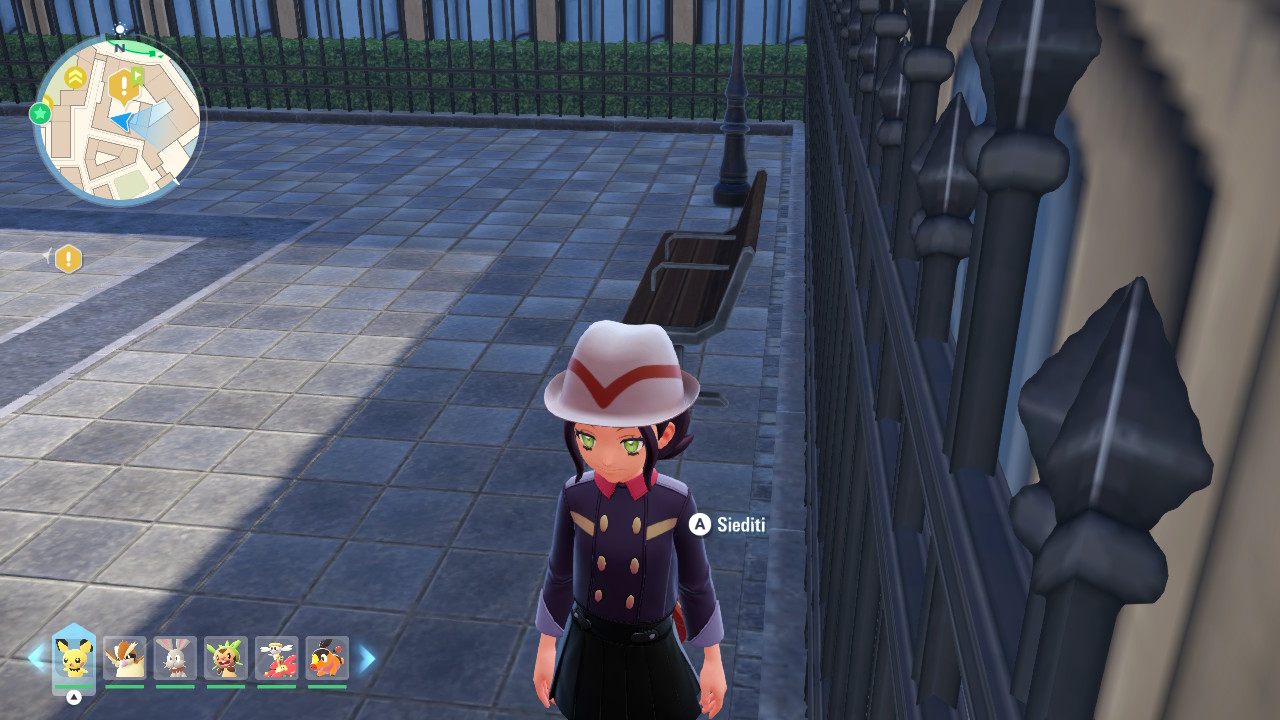Select the Flabébé party slot
The image size is (1280, 720).
coord(276,658)
